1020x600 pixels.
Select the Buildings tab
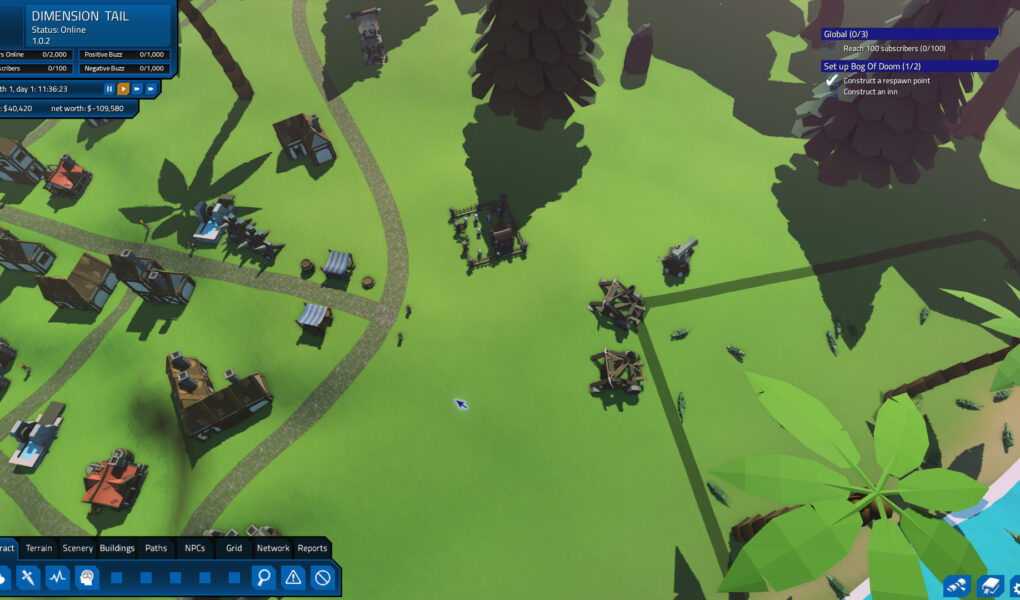tap(117, 548)
